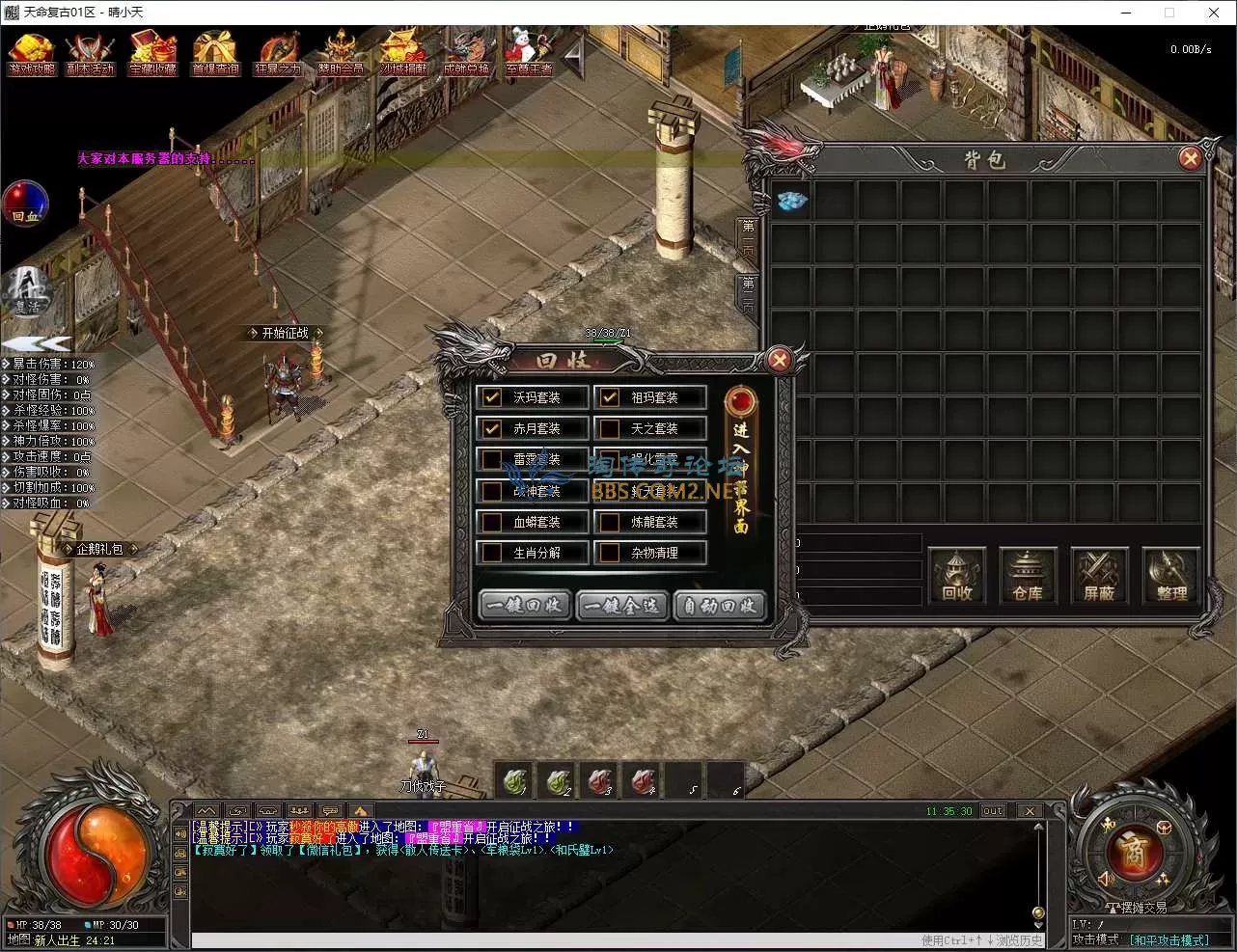Enter the 进入神器界面 screen
This screenshot has height=952, width=1237.
click(x=740, y=463)
